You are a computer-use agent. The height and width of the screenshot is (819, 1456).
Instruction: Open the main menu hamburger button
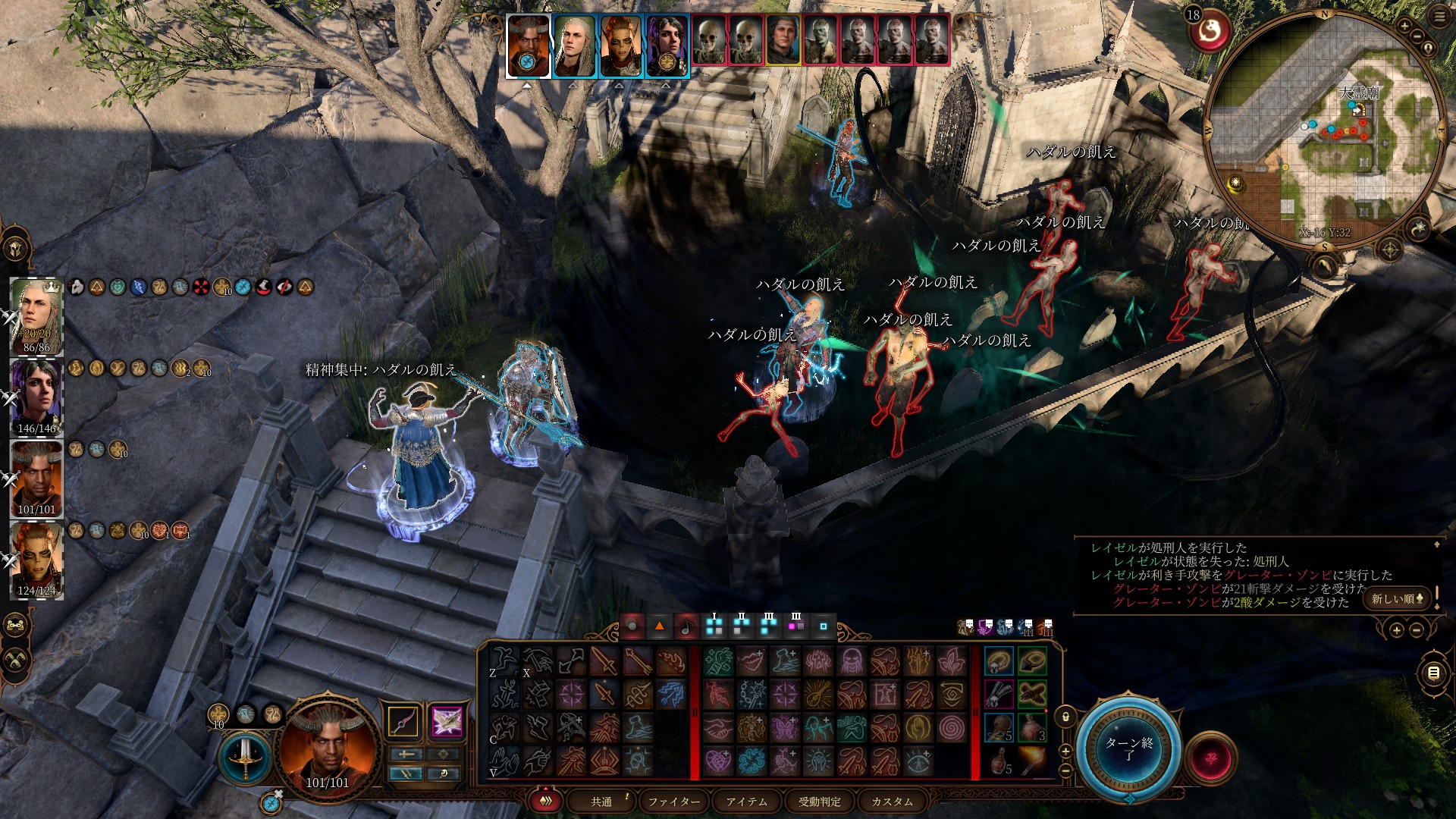[1439, 17]
